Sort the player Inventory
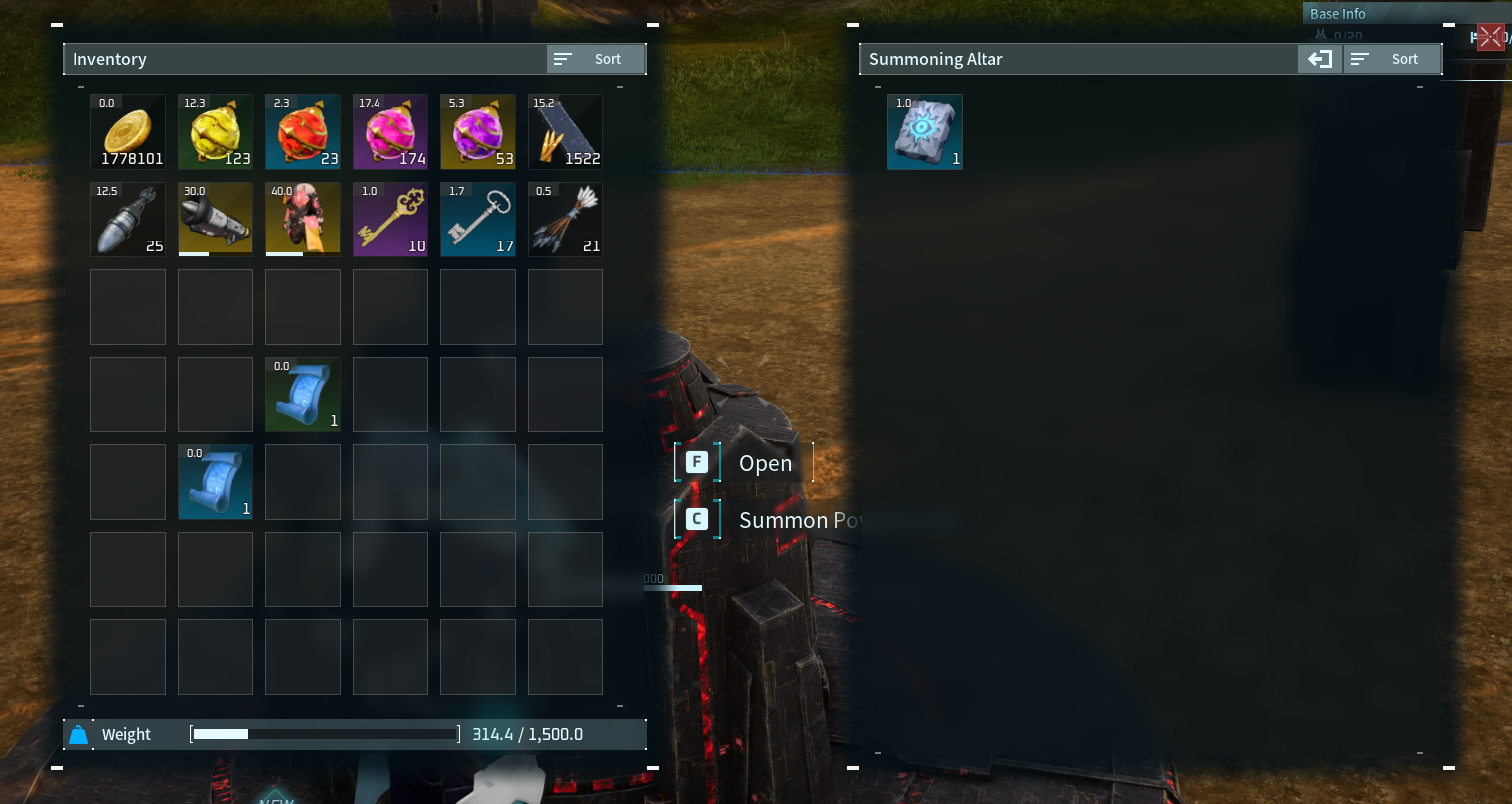Viewport: 1512px width, 804px height. coord(595,58)
